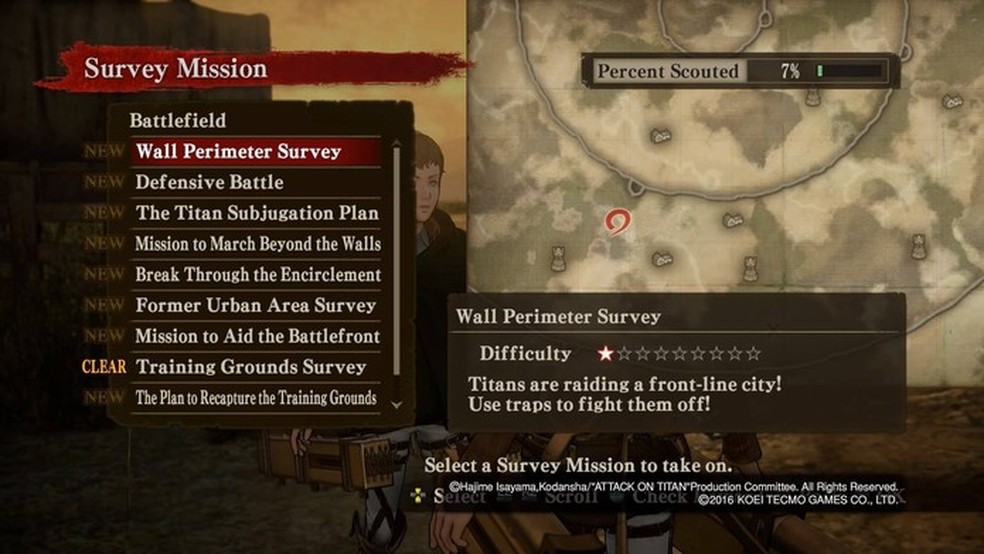Select Mission to March Beyond the Walls

tap(257, 244)
